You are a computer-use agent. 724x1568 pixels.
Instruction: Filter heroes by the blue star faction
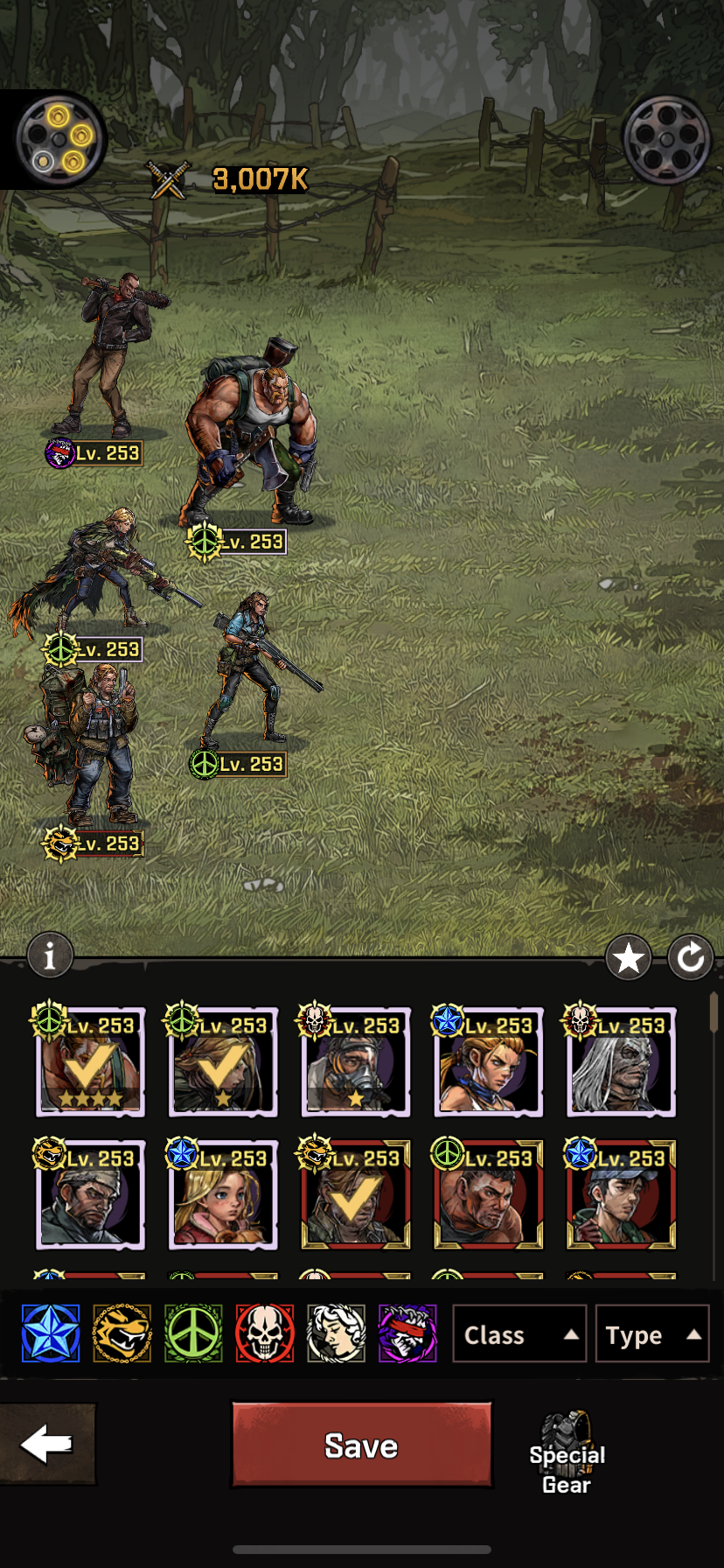pyautogui.click(x=51, y=1333)
